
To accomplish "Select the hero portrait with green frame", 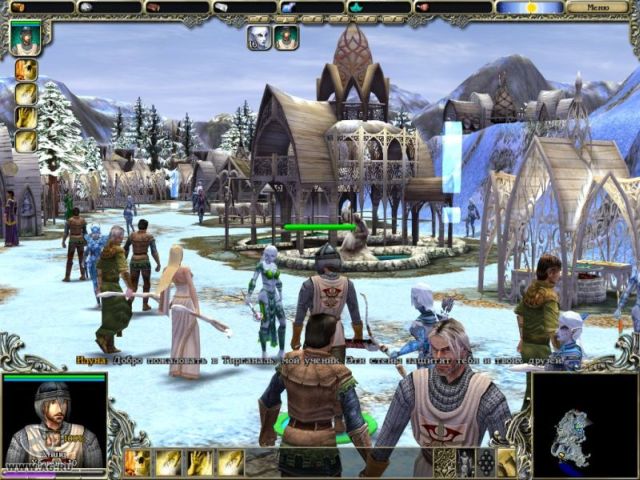I will (x=25, y=38).
